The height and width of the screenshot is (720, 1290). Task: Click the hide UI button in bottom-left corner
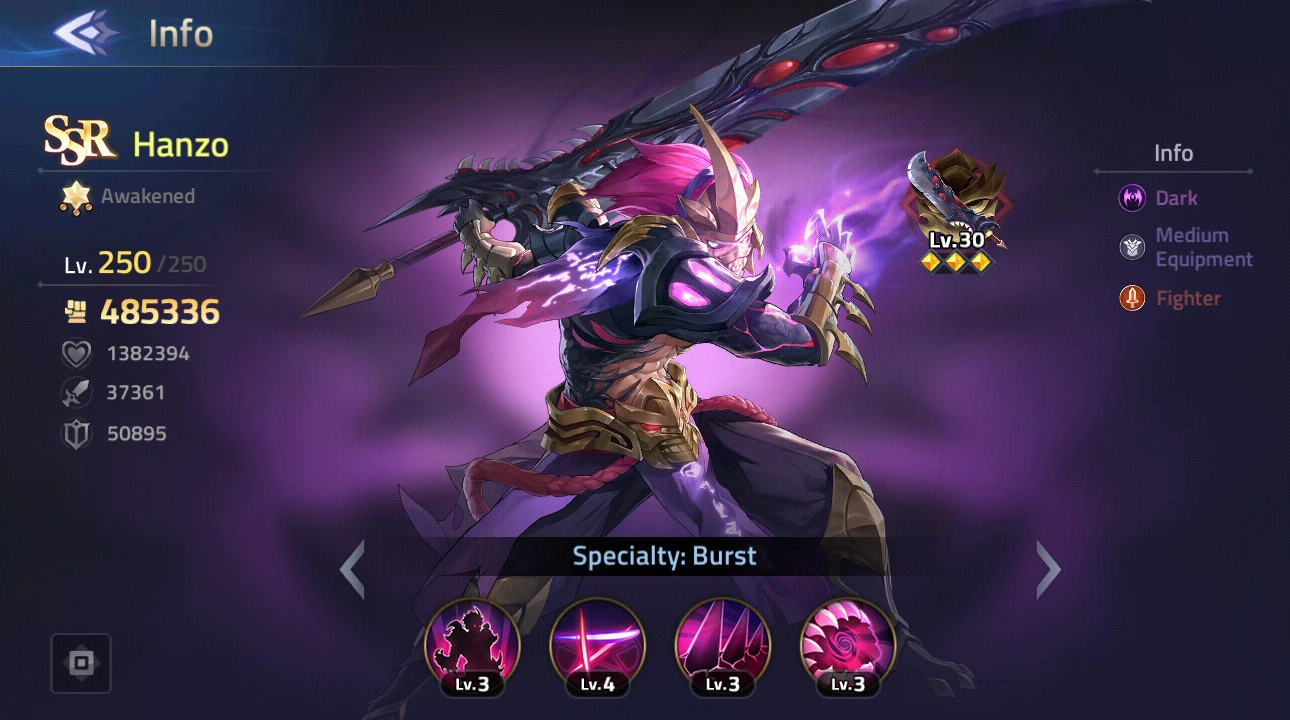pos(80,662)
